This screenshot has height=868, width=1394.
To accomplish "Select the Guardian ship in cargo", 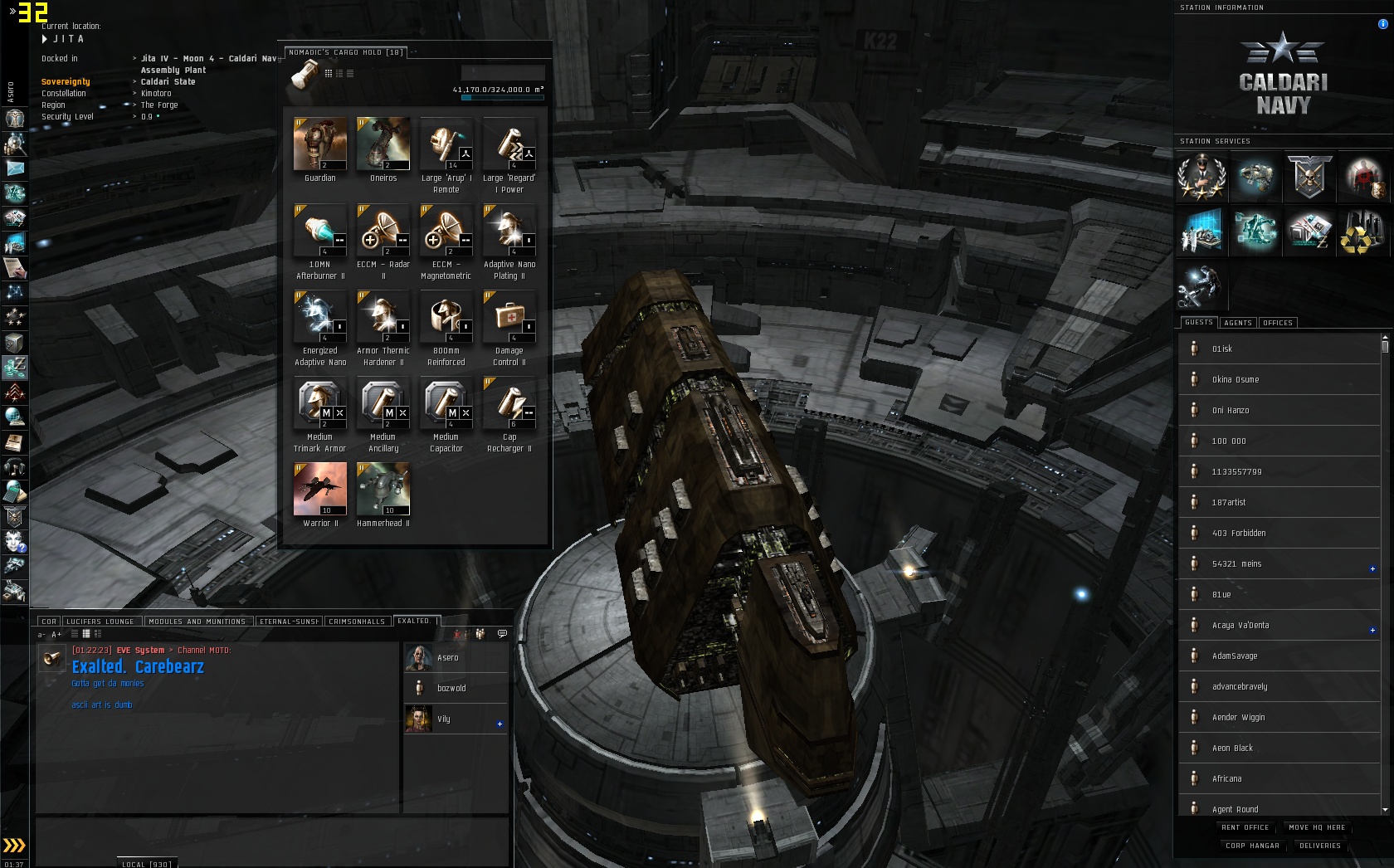I will pos(319,144).
